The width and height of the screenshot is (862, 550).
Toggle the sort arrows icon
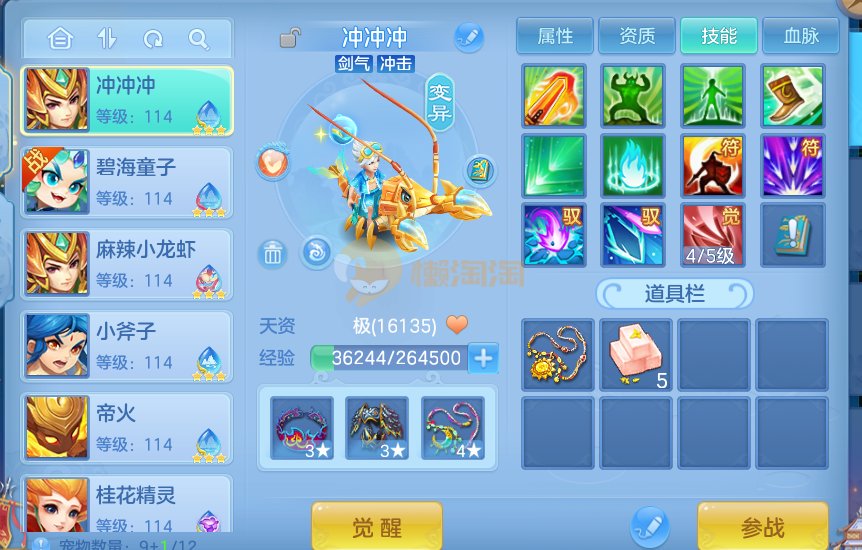click(107, 40)
